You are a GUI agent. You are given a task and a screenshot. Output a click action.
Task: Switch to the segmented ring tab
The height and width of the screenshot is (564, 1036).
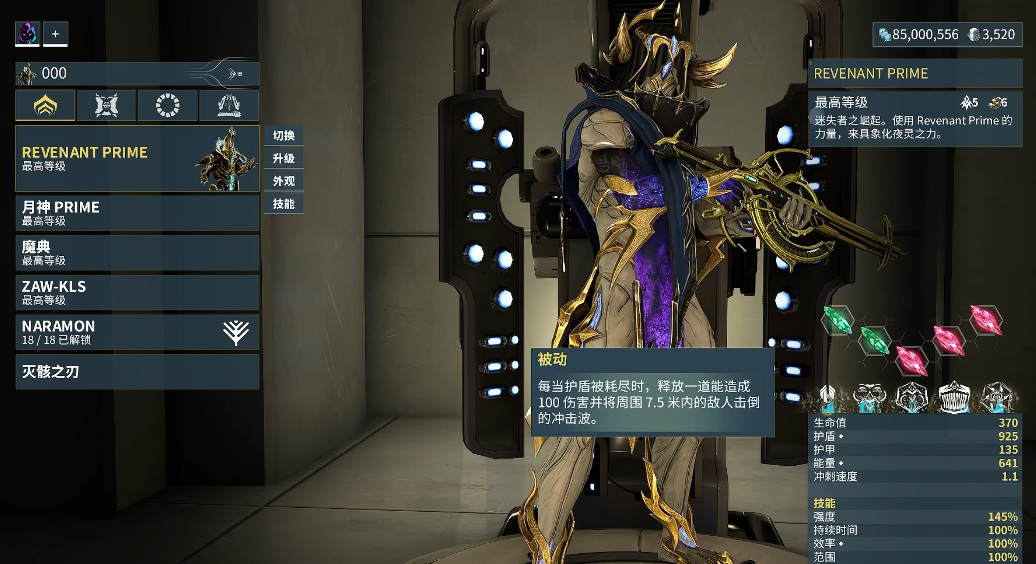click(167, 105)
